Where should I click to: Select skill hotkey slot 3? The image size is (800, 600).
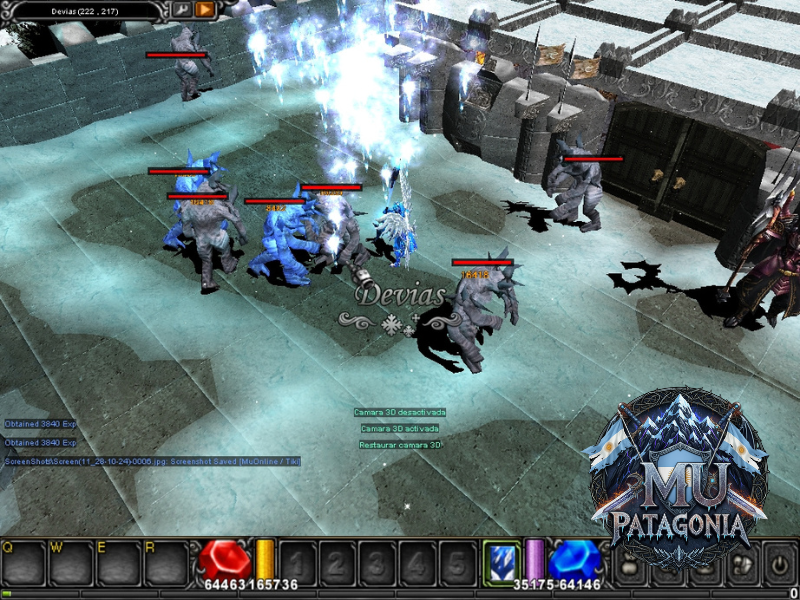tap(378, 563)
